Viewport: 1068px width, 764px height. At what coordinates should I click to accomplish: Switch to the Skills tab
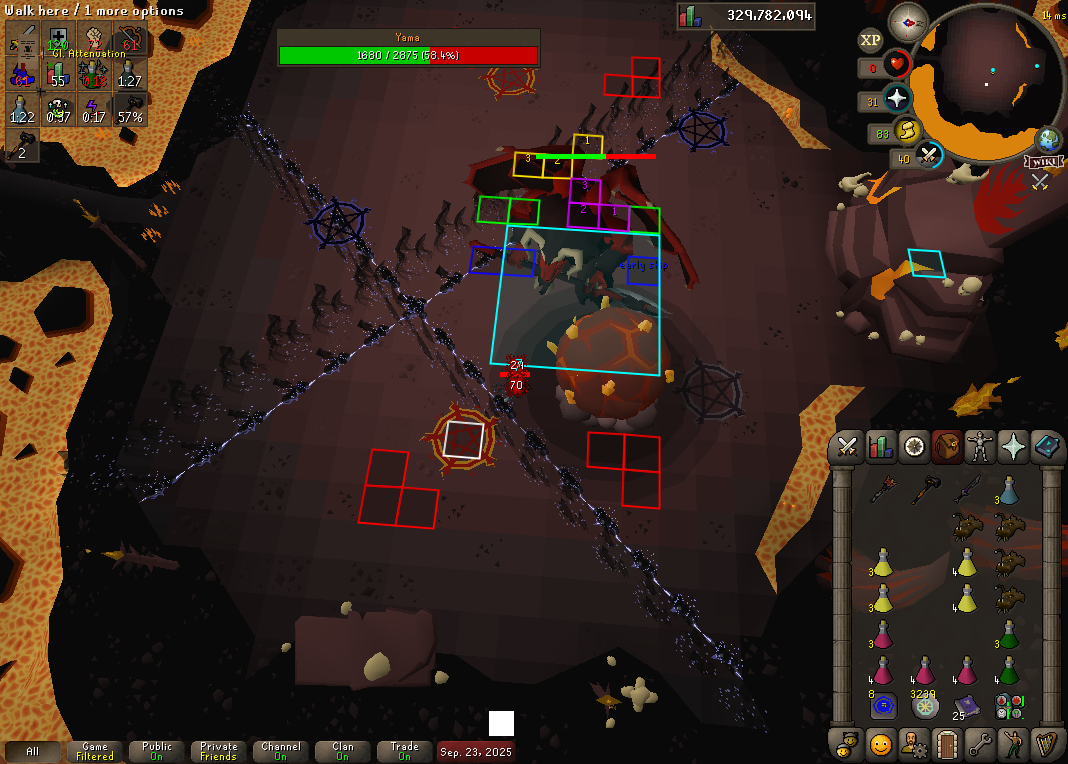(x=881, y=447)
